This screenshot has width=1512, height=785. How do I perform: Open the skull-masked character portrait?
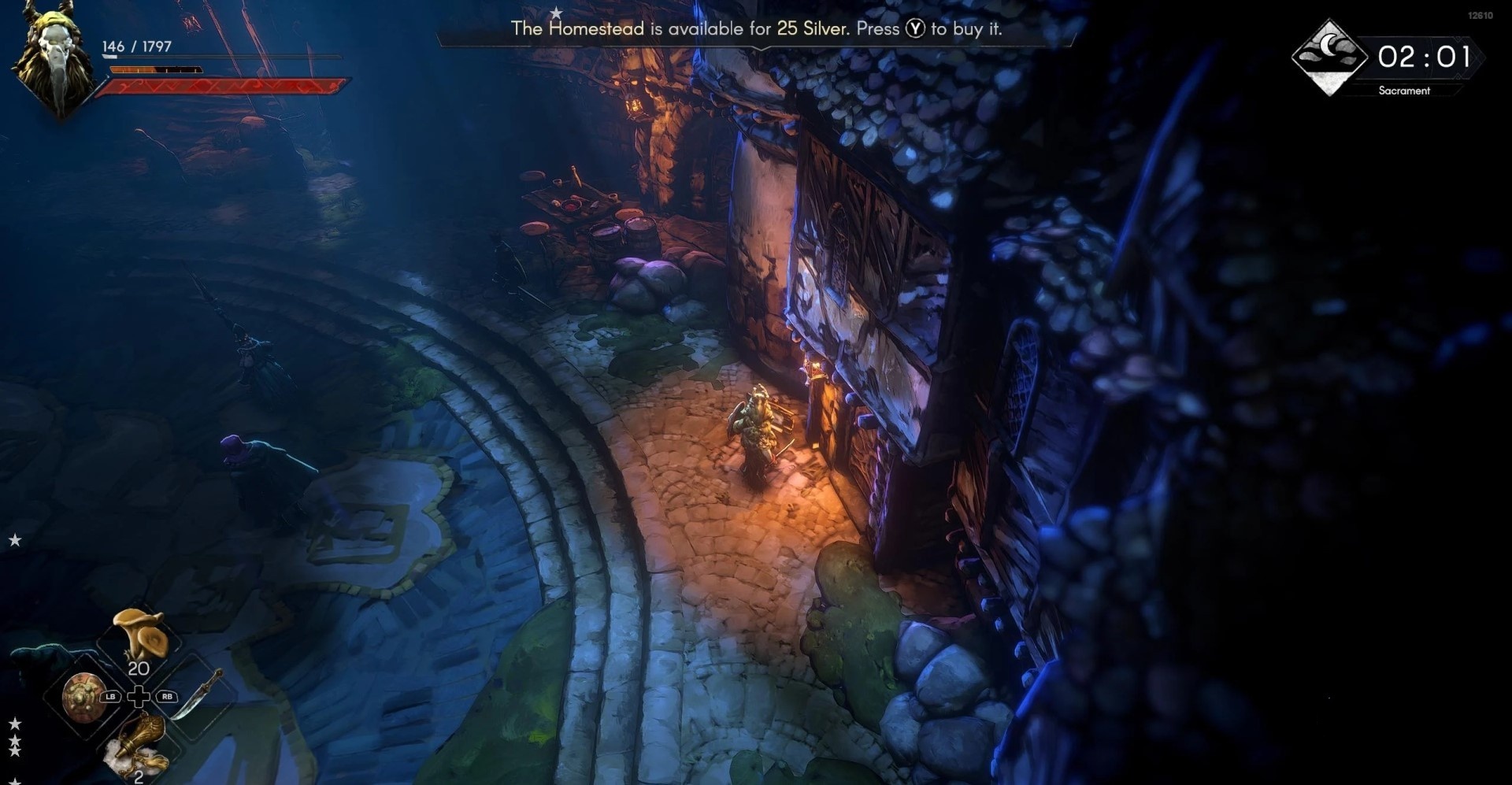tap(55, 61)
